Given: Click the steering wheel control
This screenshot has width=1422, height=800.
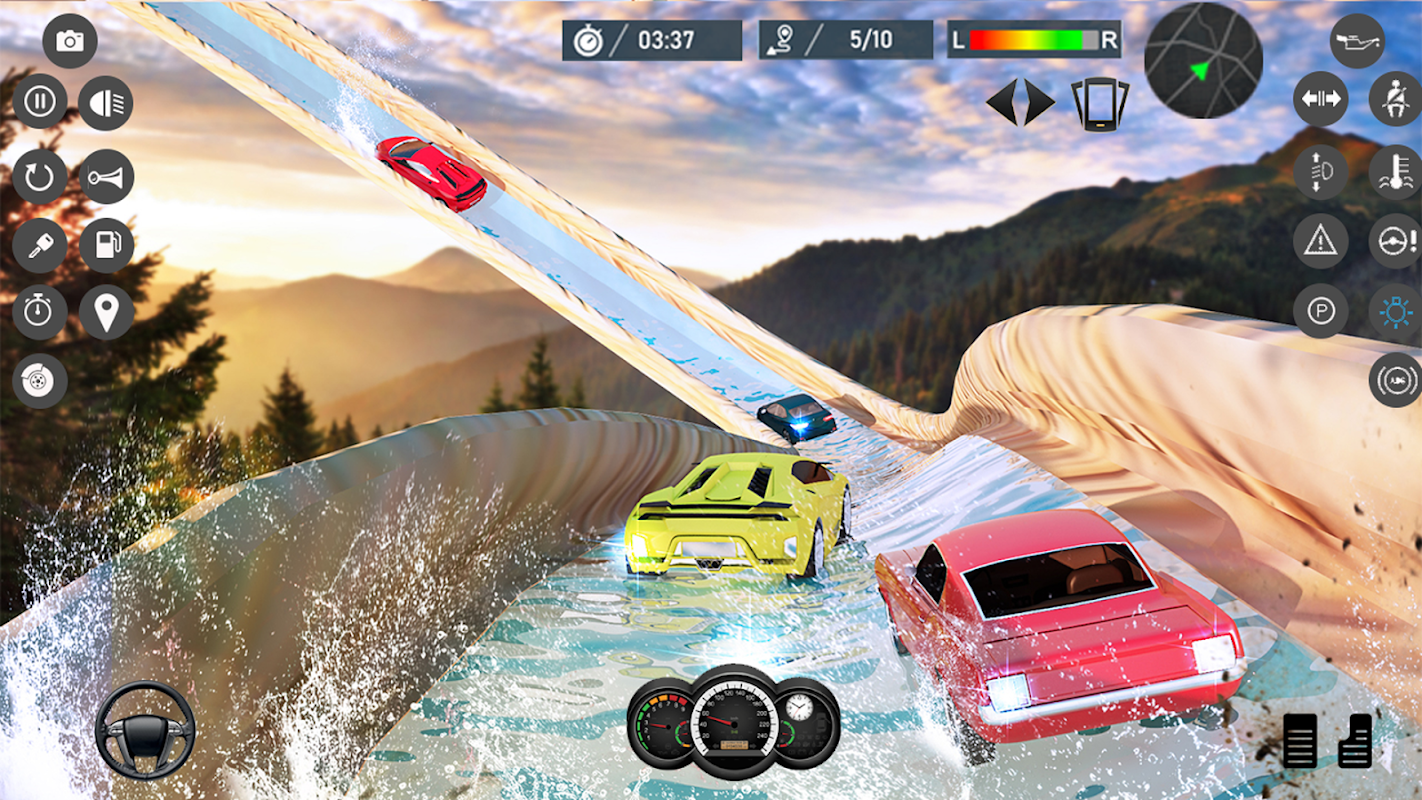Looking at the screenshot, I should [x=145, y=730].
